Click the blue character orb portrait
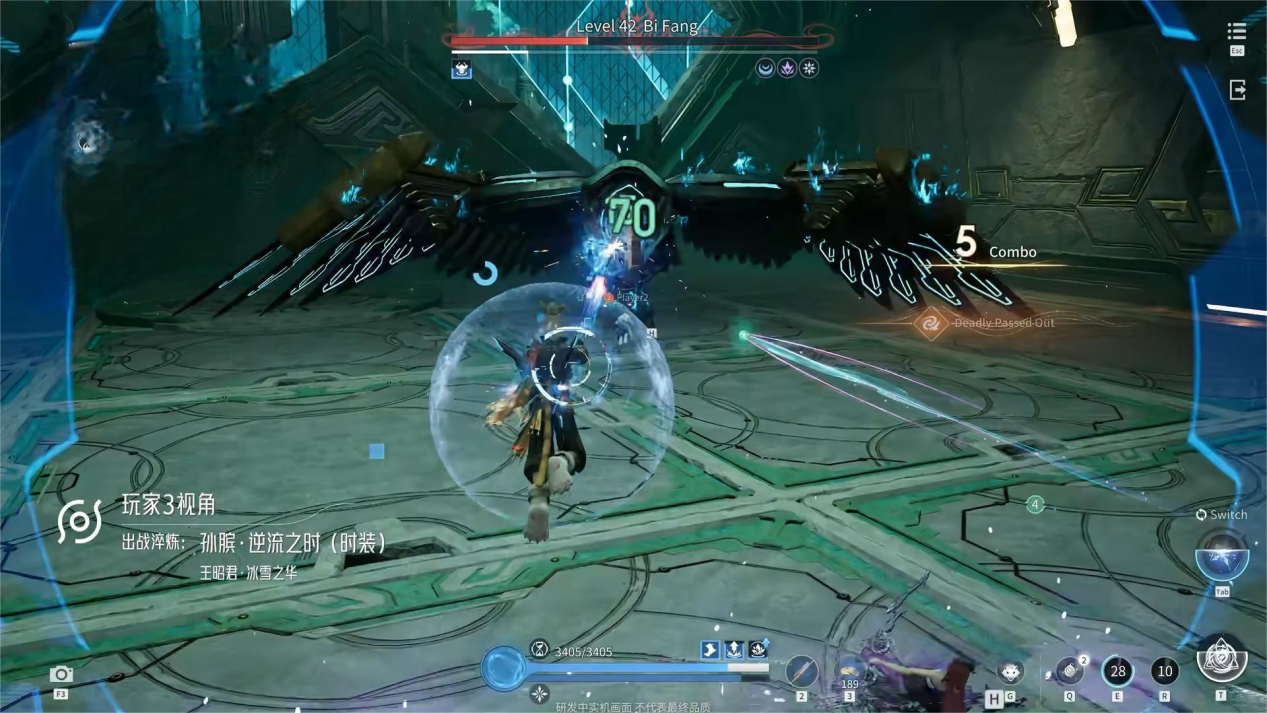1267x713 pixels. (x=503, y=668)
